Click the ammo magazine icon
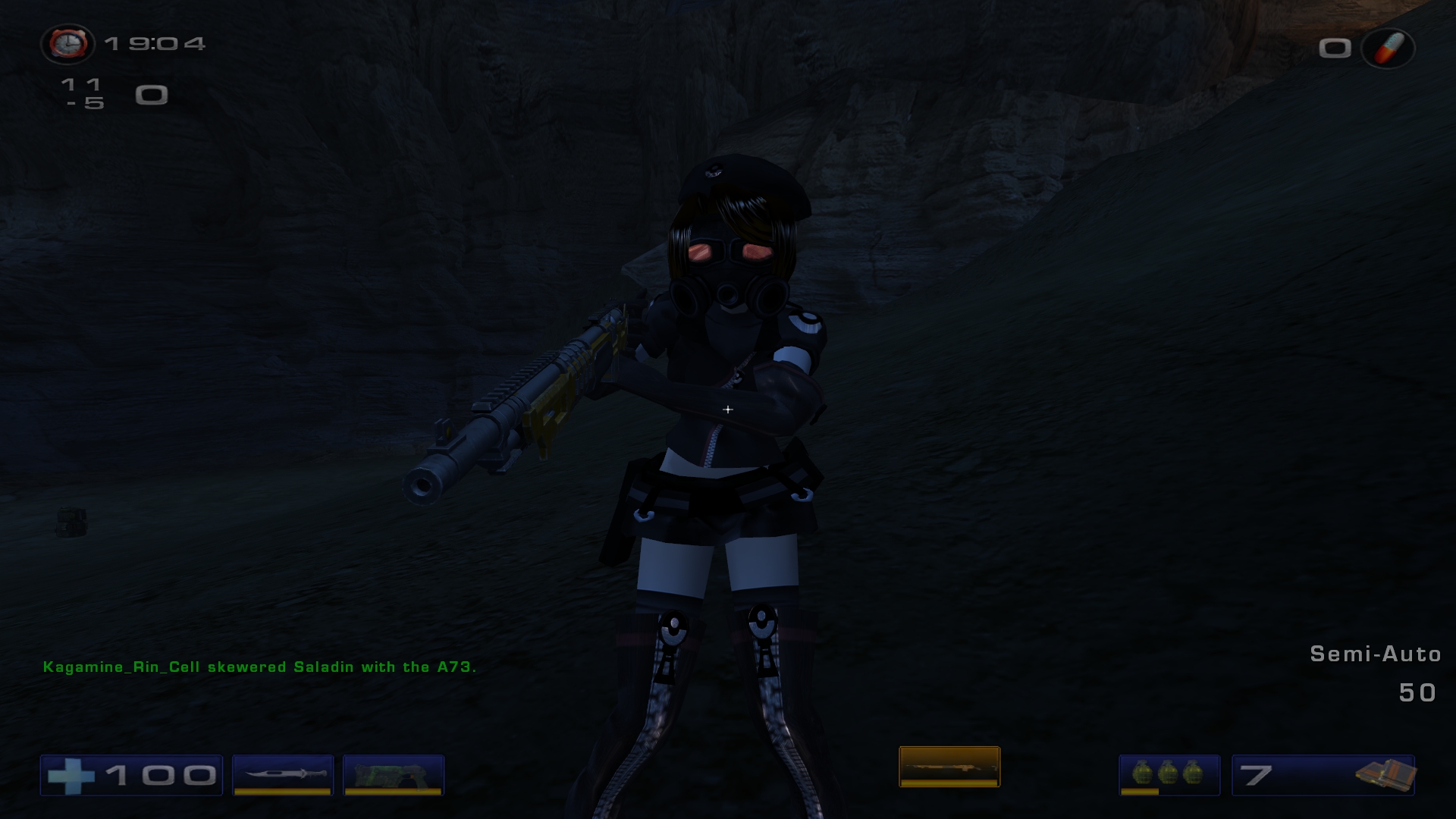Image resolution: width=1456 pixels, height=819 pixels. (1384, 774)
